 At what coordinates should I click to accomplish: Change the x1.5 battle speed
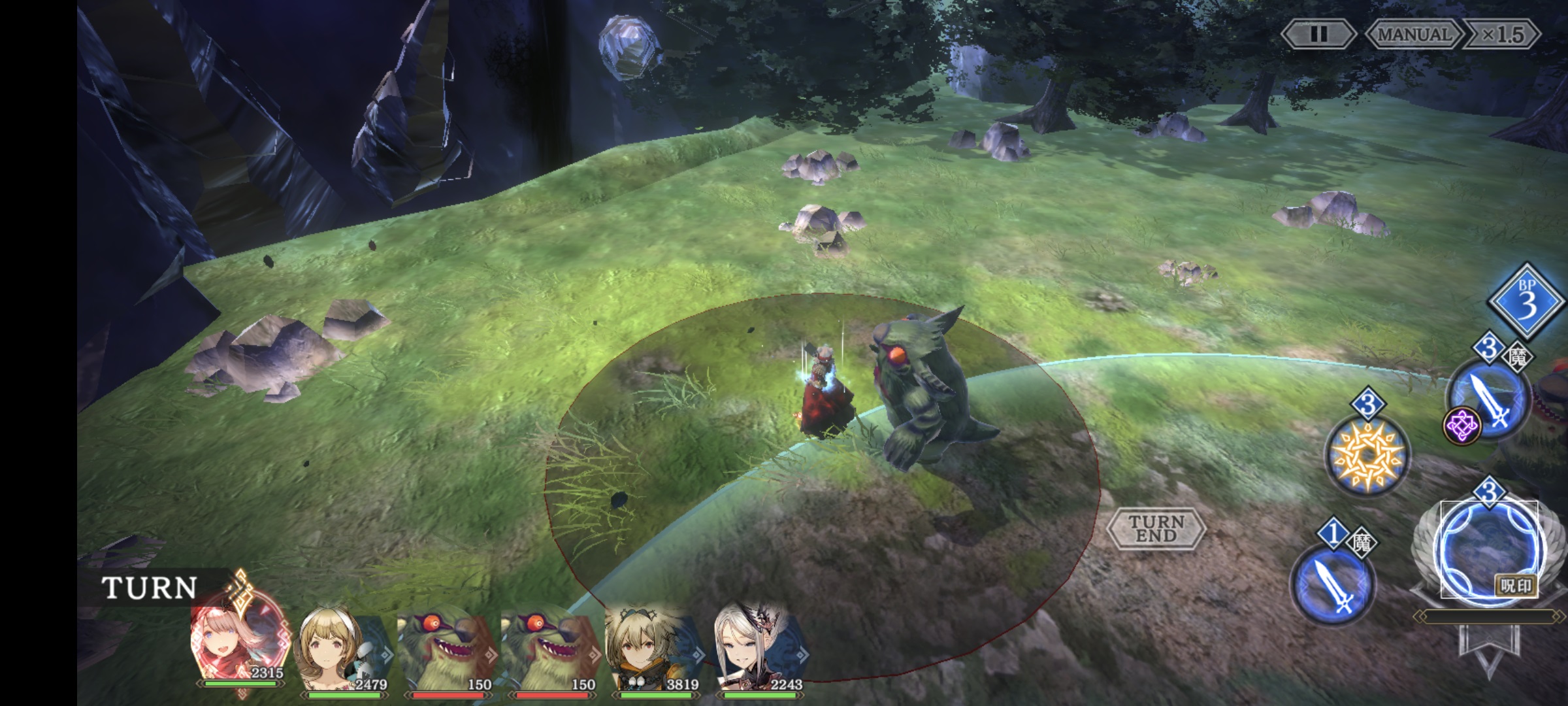pos(1502,34)
